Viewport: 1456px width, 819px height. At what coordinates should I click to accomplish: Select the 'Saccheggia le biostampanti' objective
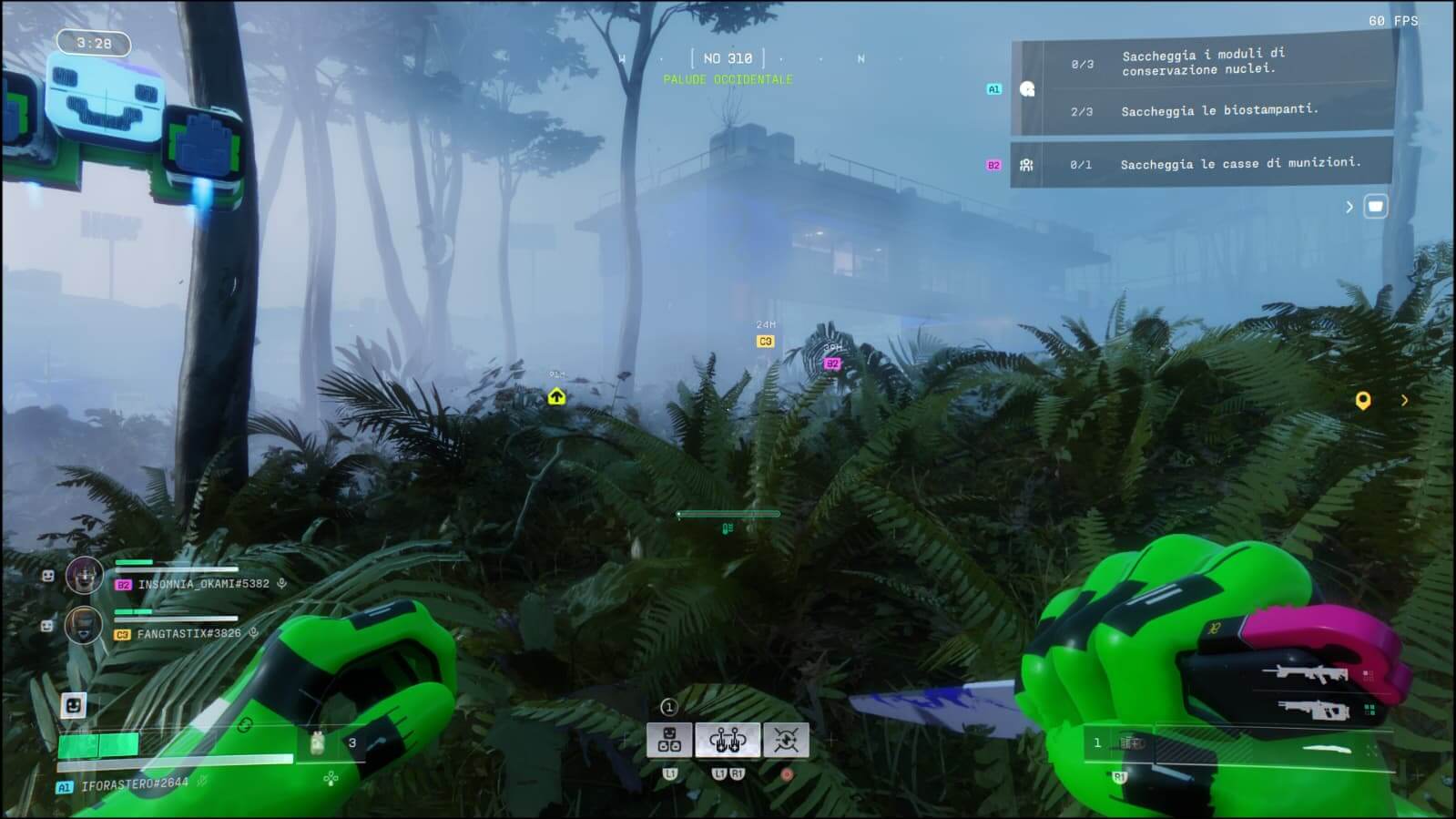1218,111
